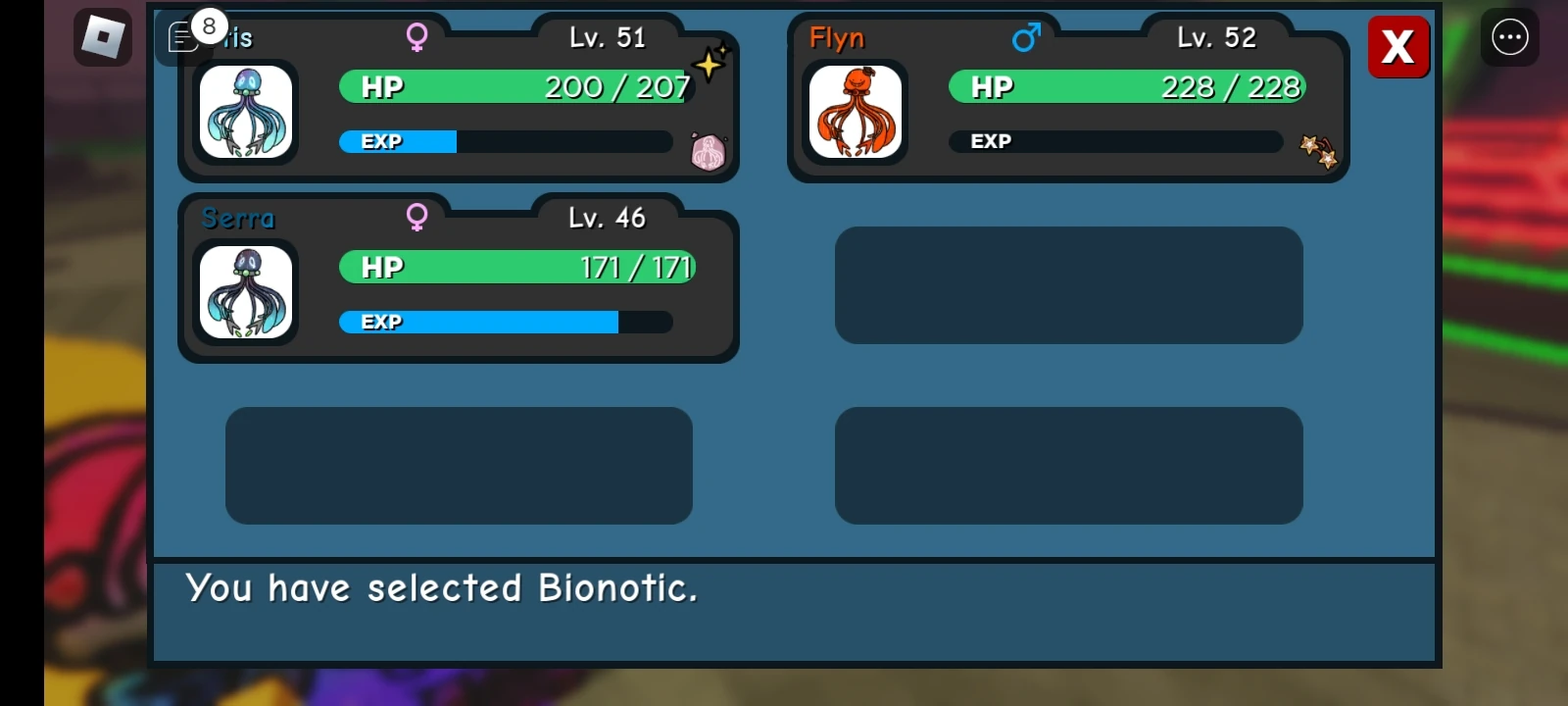Click Serra's EXP progress bar
Viewport: 1568px width, 706px height.
pyautogui.click(x=505, y=322)
